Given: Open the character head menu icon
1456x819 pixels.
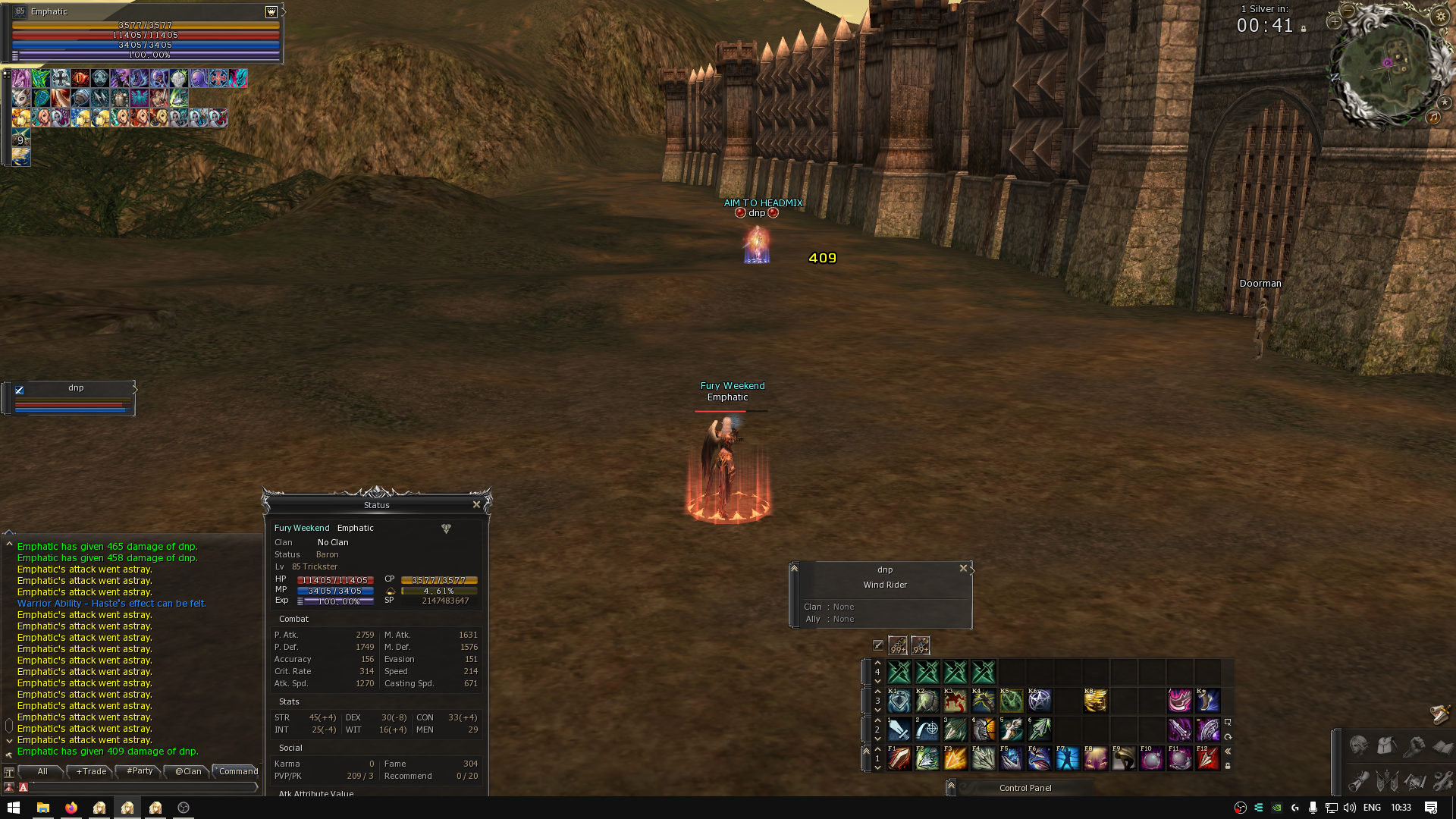Looking at the screenshot, I should pos(1358,746).
